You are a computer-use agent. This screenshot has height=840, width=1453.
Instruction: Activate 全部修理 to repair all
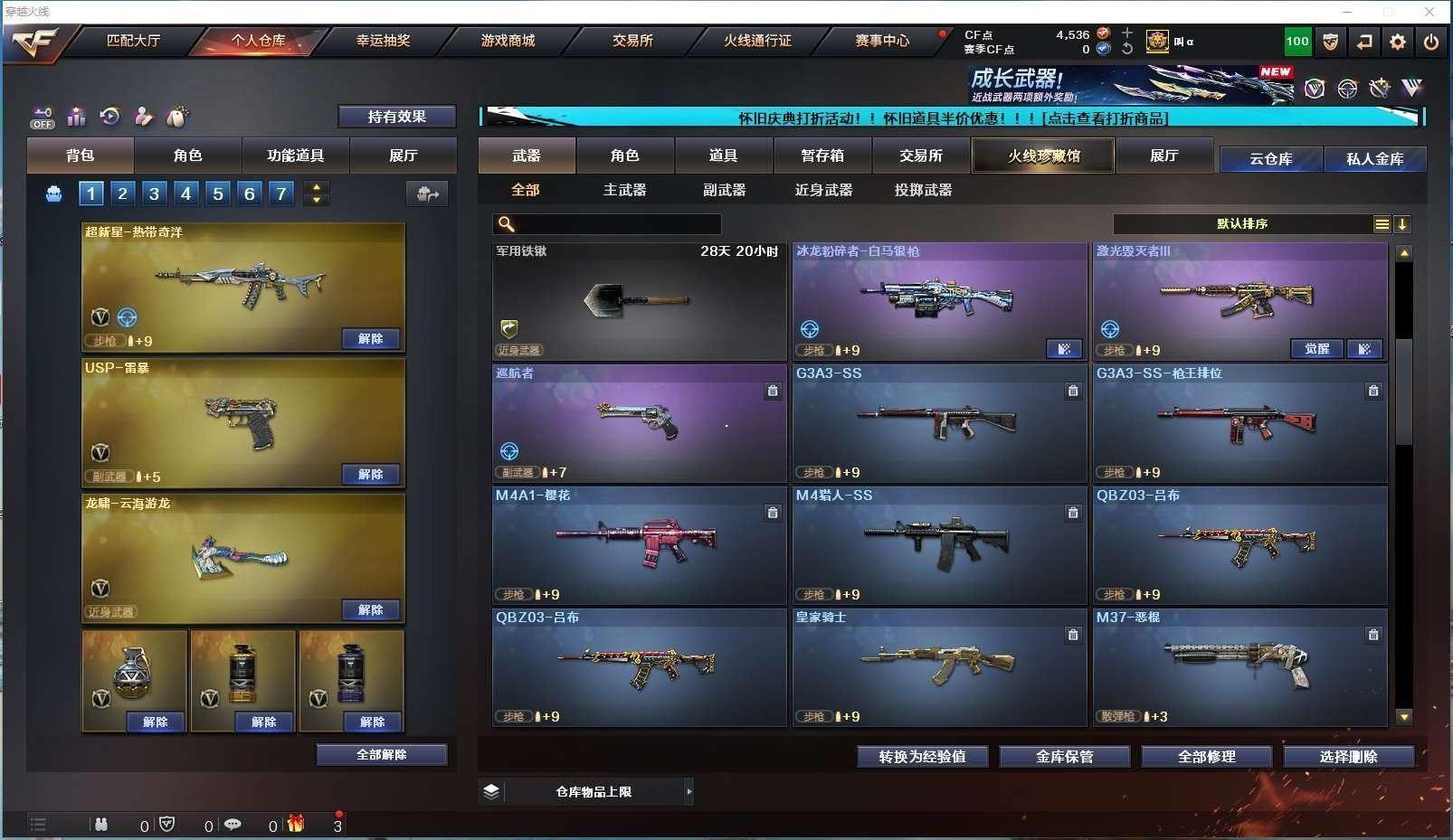point(1206,757)
